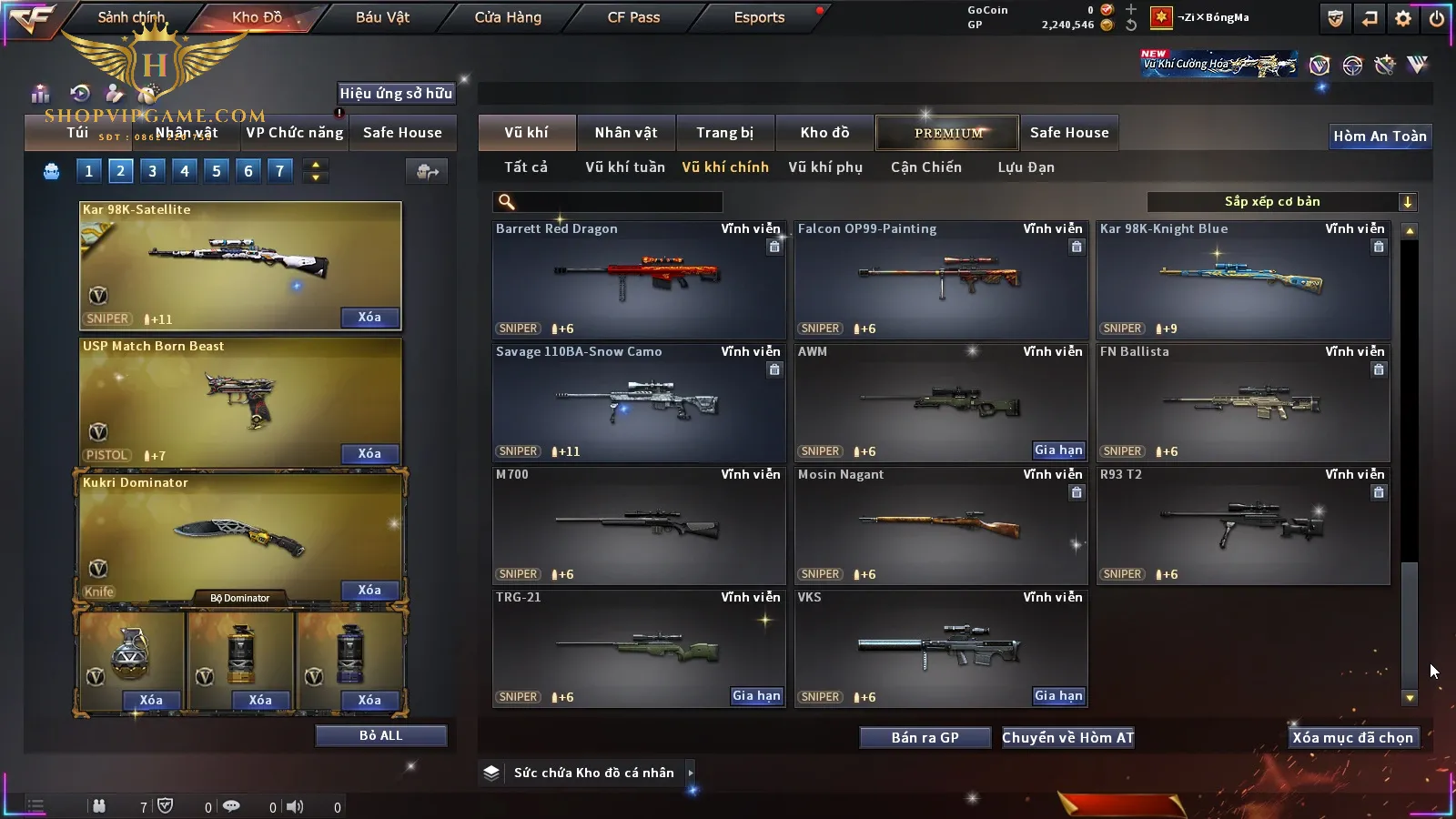Move items with Chuyển về Hòm AT

tap(1067, 738)
